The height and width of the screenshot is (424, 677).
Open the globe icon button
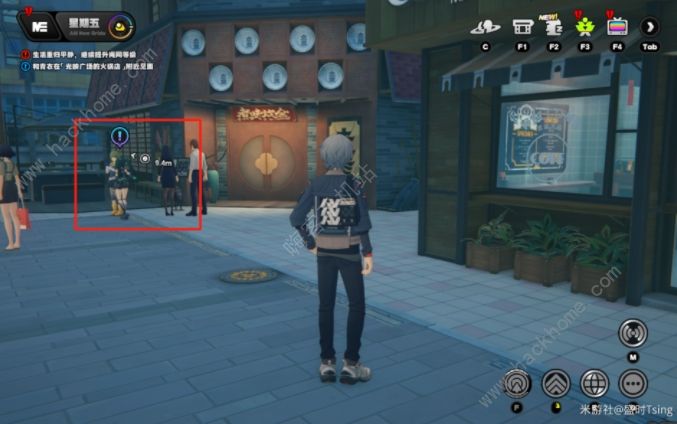coord(595,383)
